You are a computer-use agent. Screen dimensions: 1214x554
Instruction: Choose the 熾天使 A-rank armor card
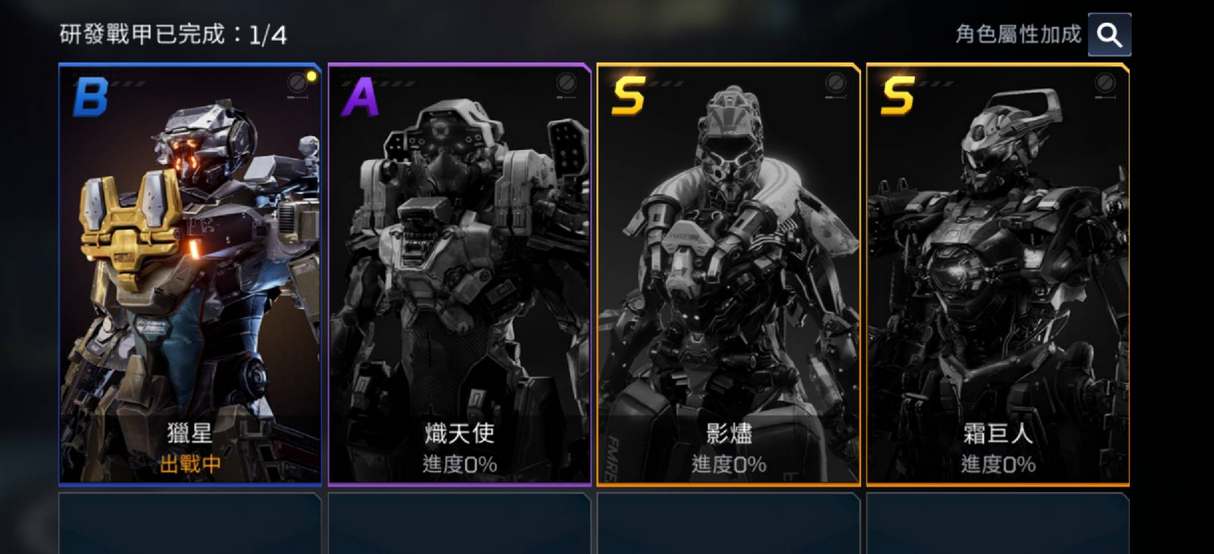pyautogui.click(x=459, y=275)
